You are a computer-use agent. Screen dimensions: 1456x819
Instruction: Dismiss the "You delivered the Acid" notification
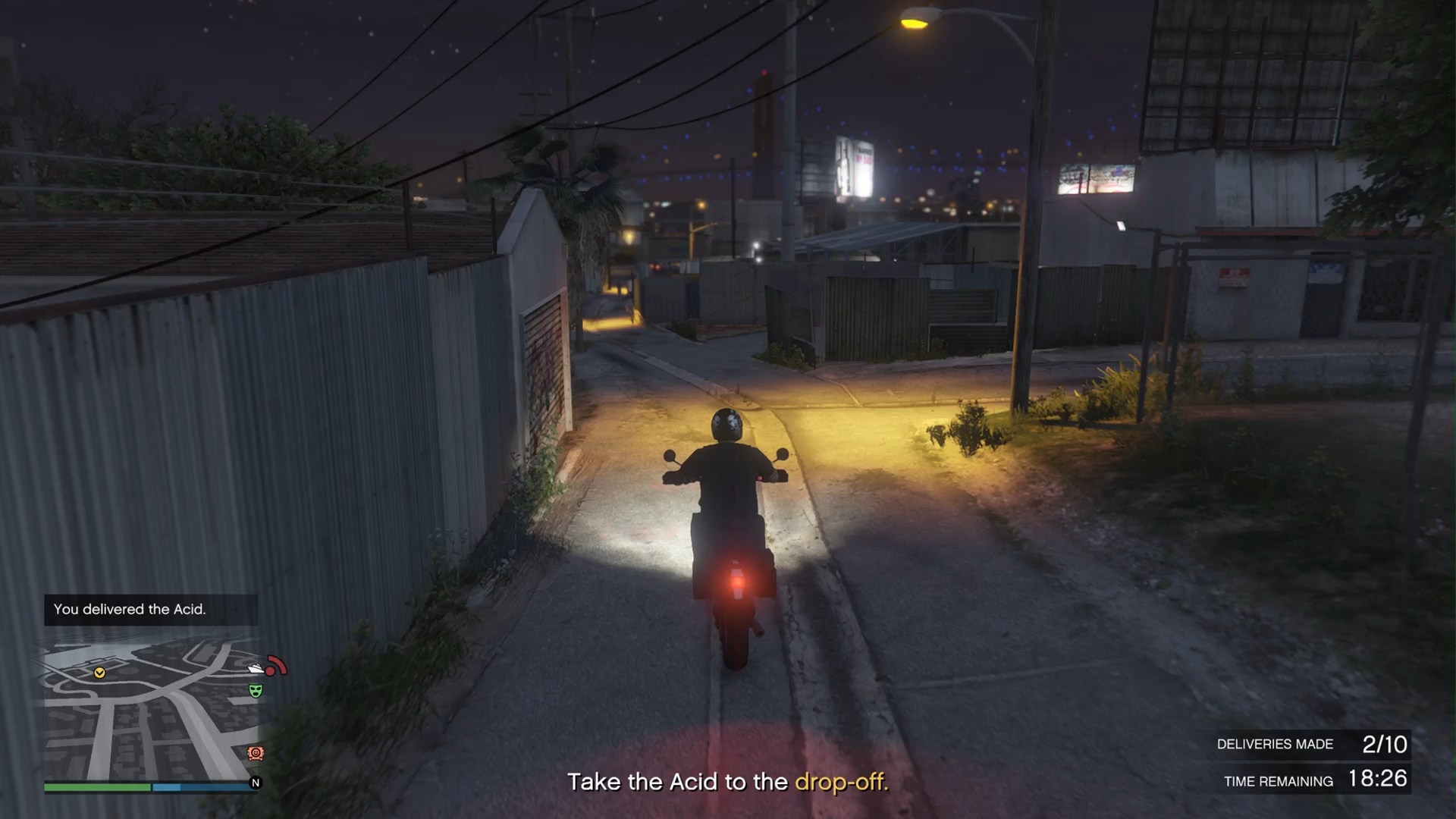[150, 610]
